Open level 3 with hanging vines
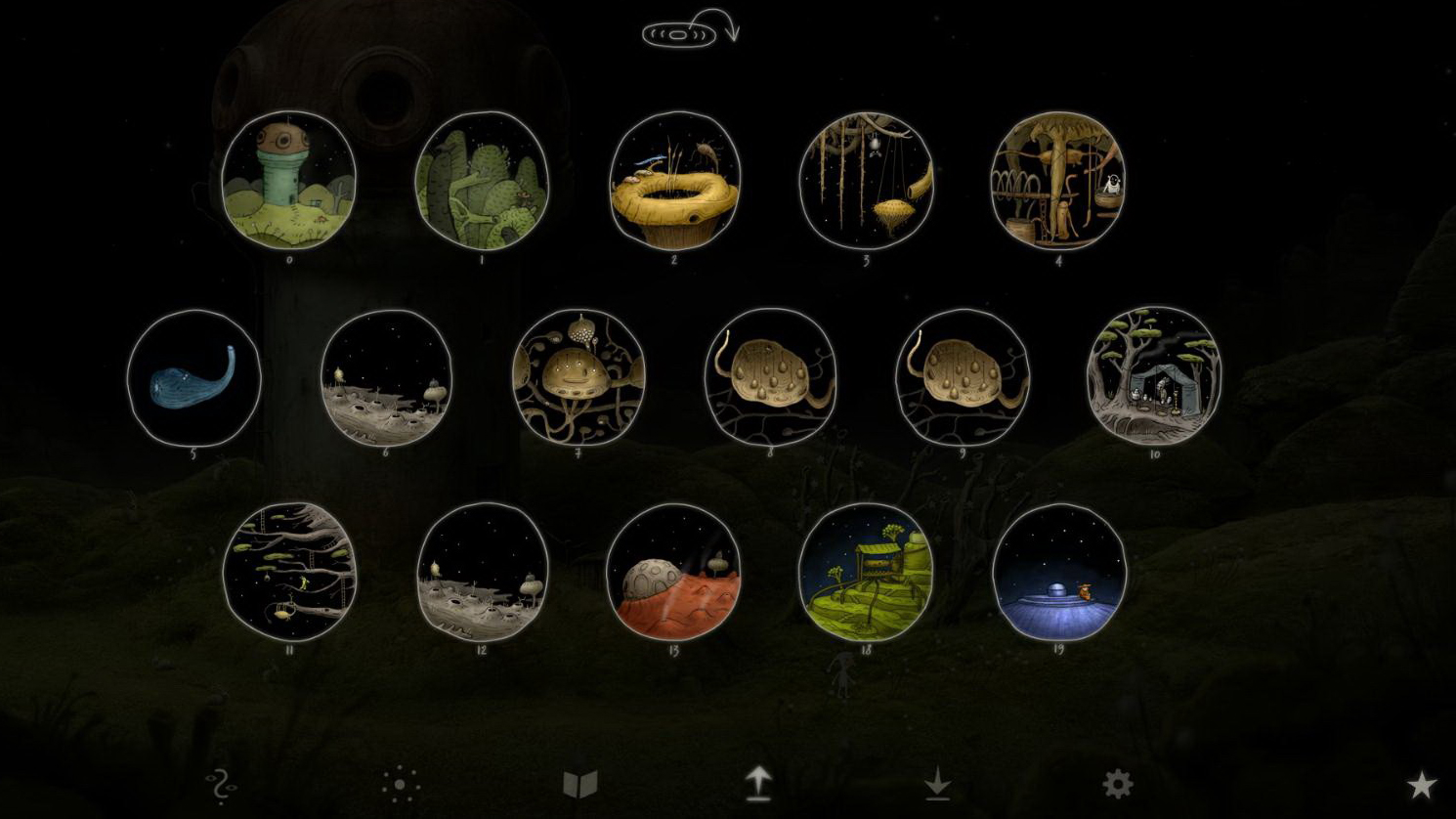The height and width of the screenshot is (819, 1456). [x=867, y=182]
